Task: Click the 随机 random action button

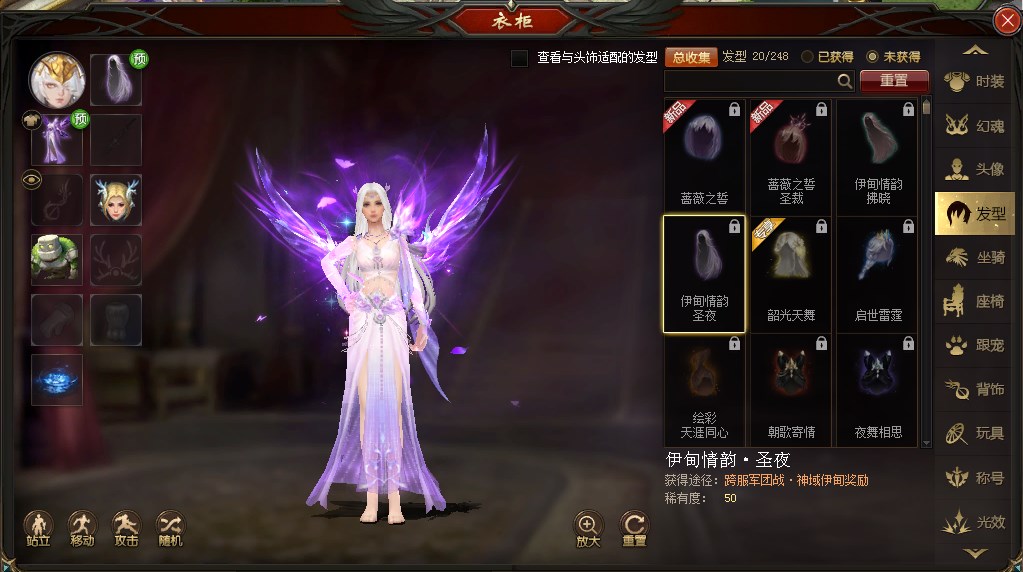Action: pos(170,527)
